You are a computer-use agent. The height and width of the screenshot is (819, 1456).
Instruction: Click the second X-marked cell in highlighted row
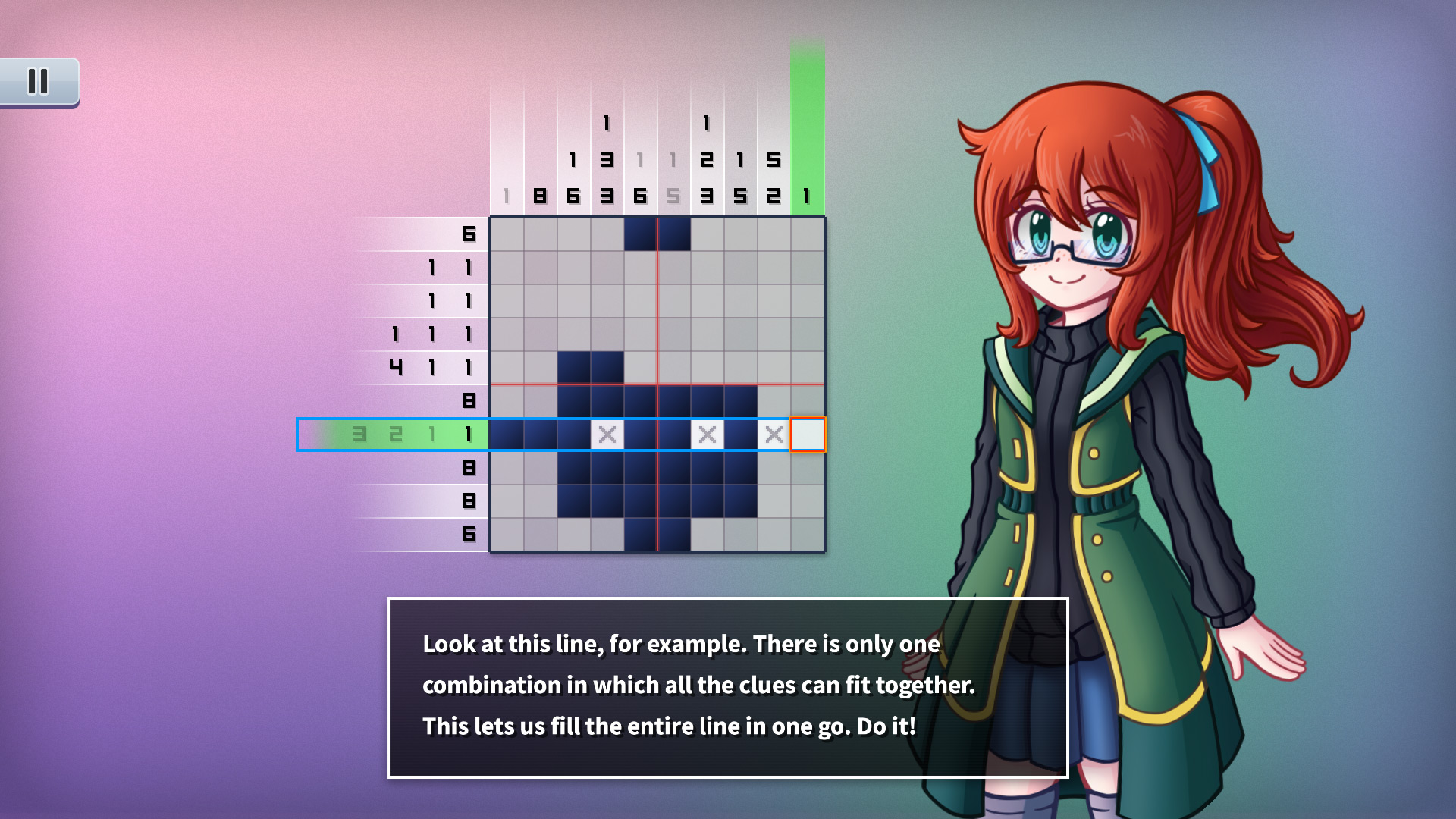point(707,435)
